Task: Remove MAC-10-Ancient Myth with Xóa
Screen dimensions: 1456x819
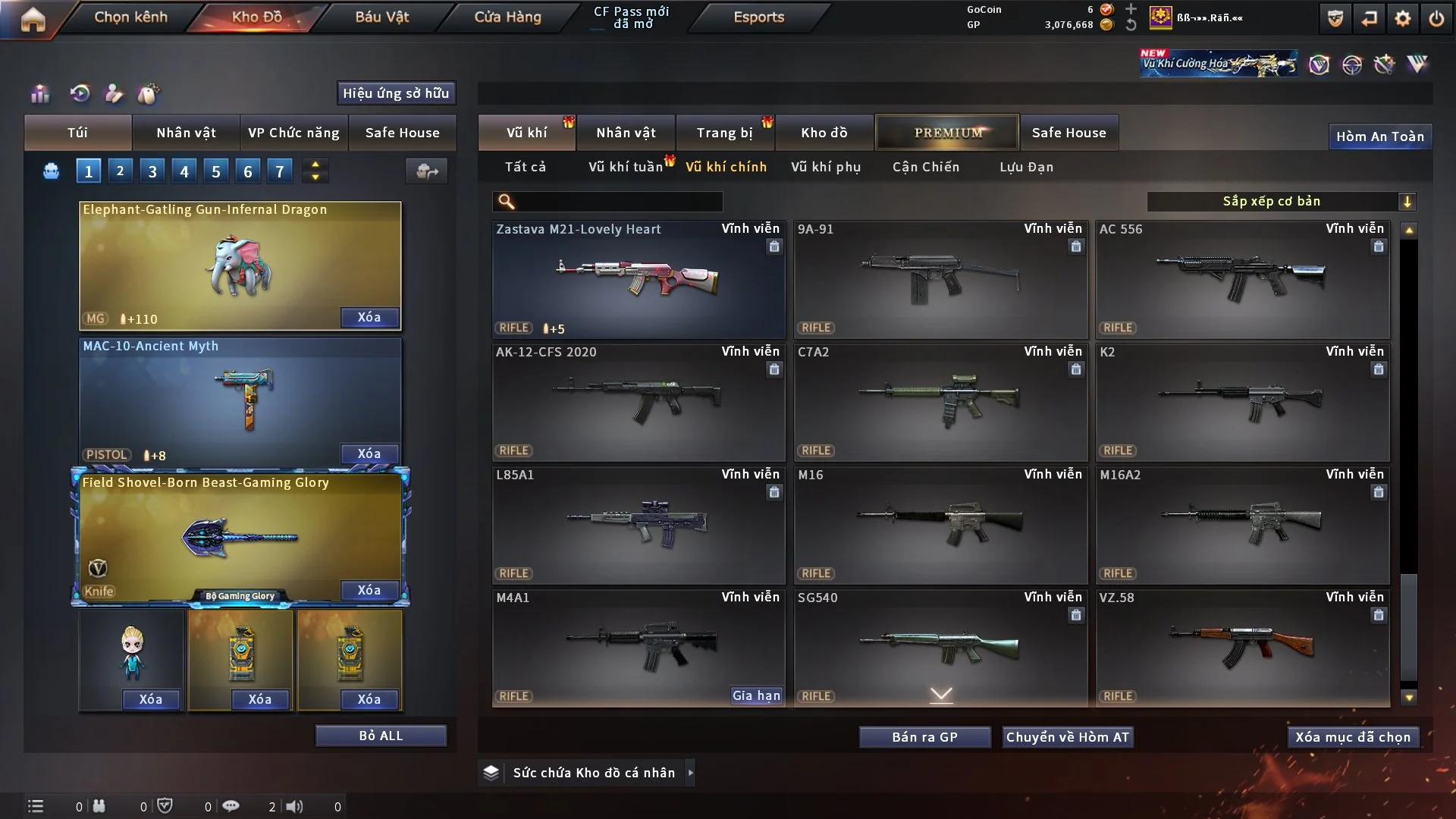Action: tap(369, 453)
